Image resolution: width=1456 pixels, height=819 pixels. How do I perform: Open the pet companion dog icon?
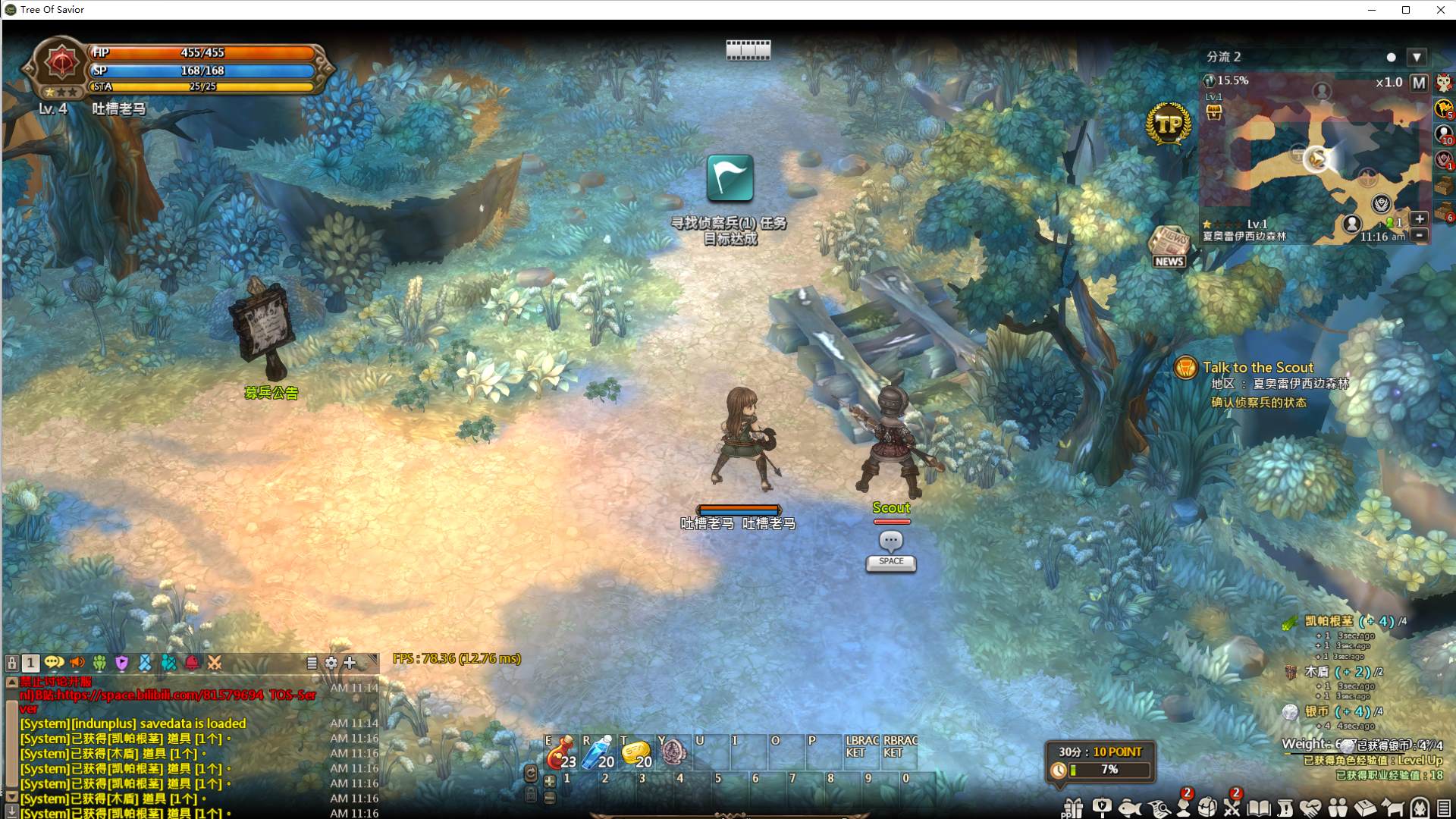click(x=1392, y=808)
